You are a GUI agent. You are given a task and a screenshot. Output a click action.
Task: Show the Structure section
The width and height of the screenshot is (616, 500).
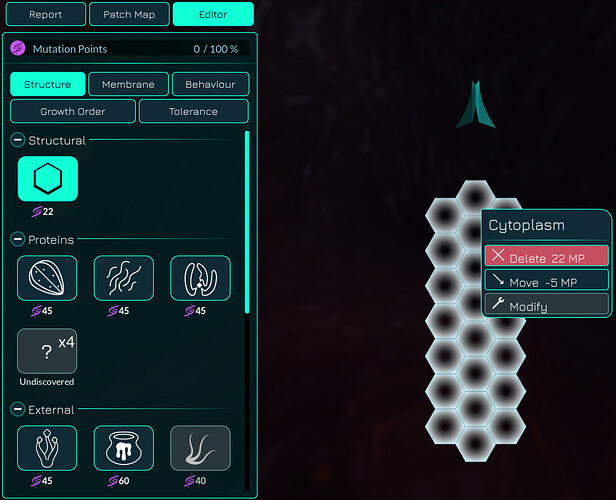(47, 85)
